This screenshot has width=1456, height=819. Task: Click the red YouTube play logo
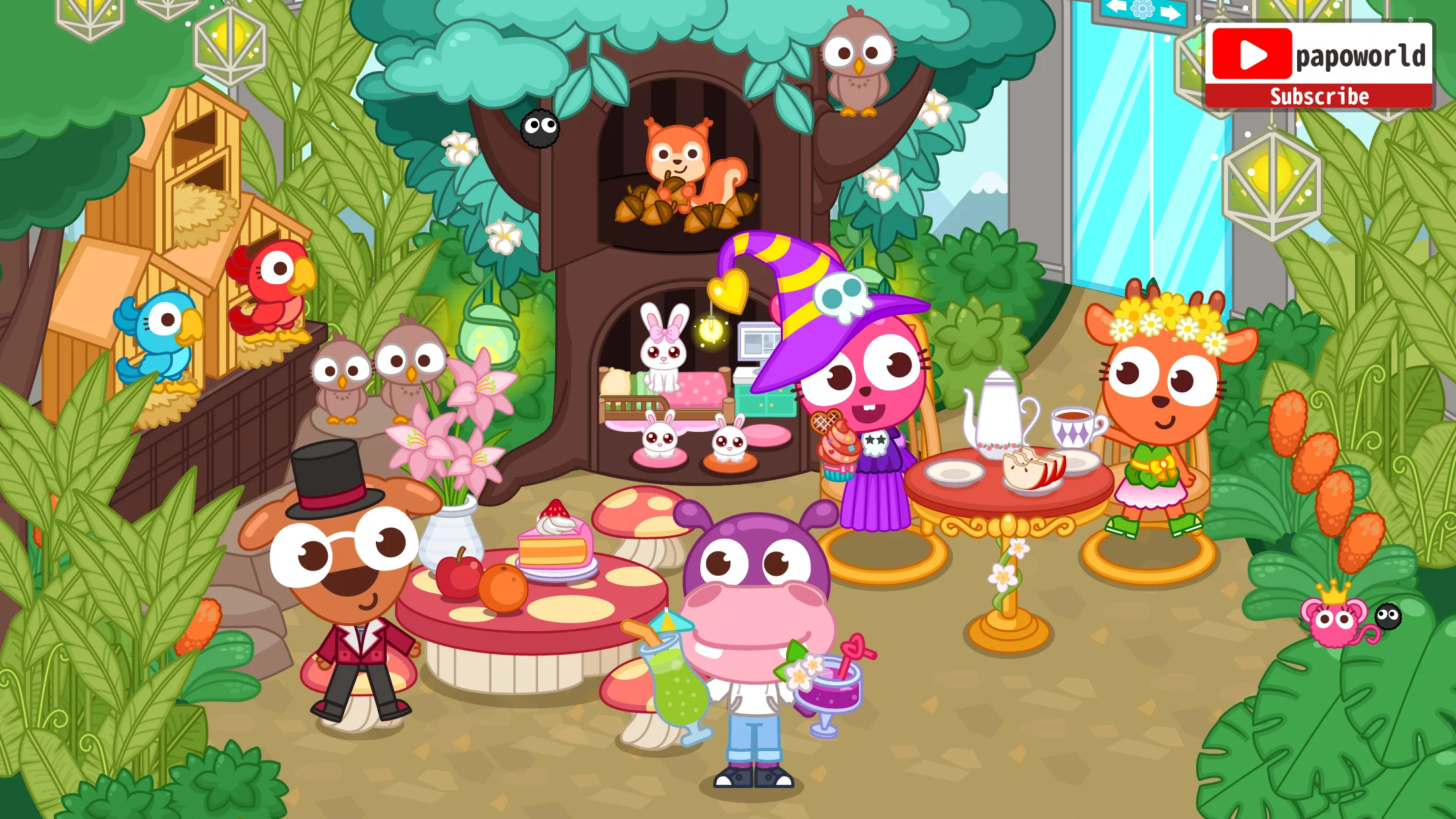pos(1251,55)
